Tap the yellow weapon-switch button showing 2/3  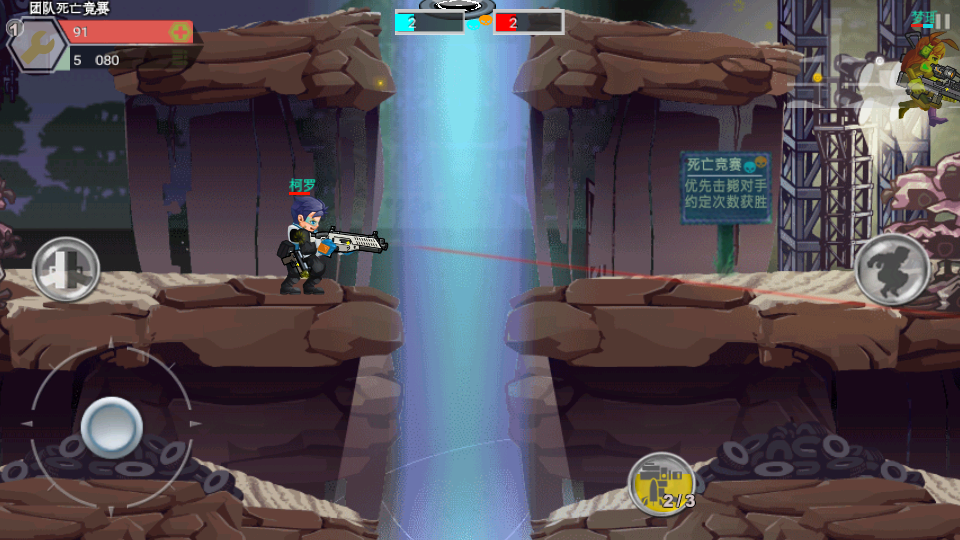click(x=662, y=485)
